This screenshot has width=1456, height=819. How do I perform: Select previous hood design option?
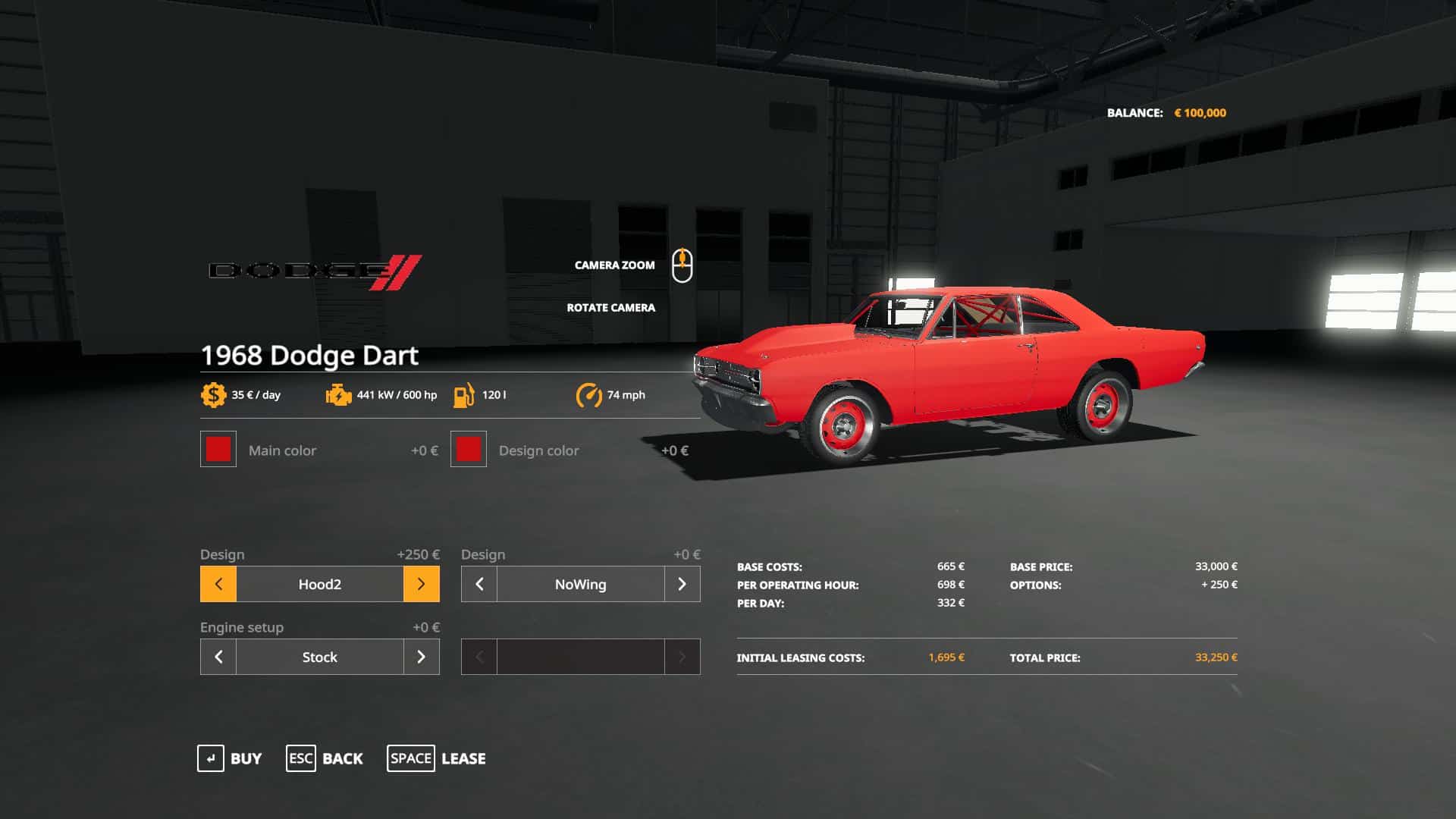218,584
